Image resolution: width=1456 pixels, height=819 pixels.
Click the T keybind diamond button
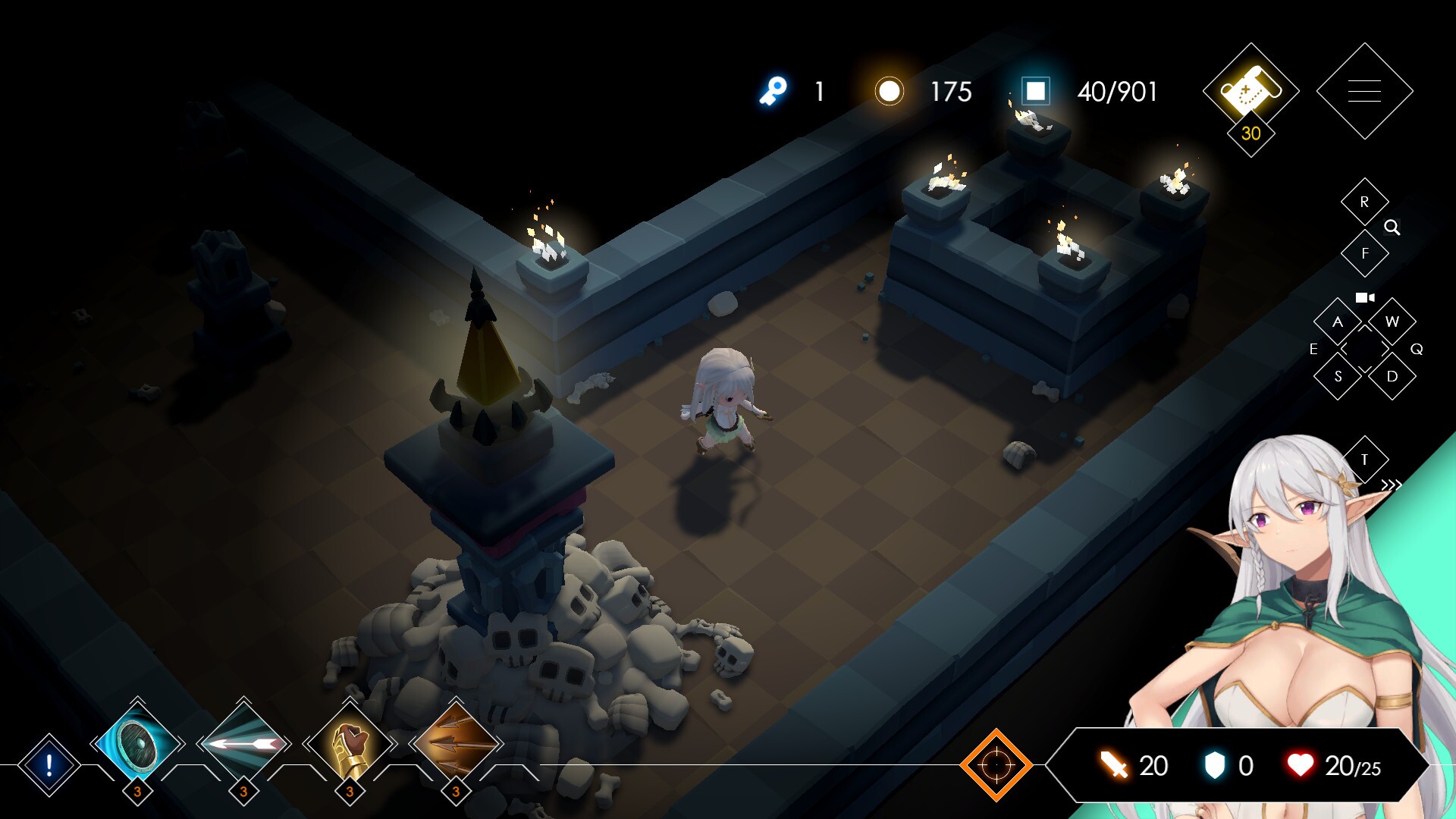(1364, 459)
